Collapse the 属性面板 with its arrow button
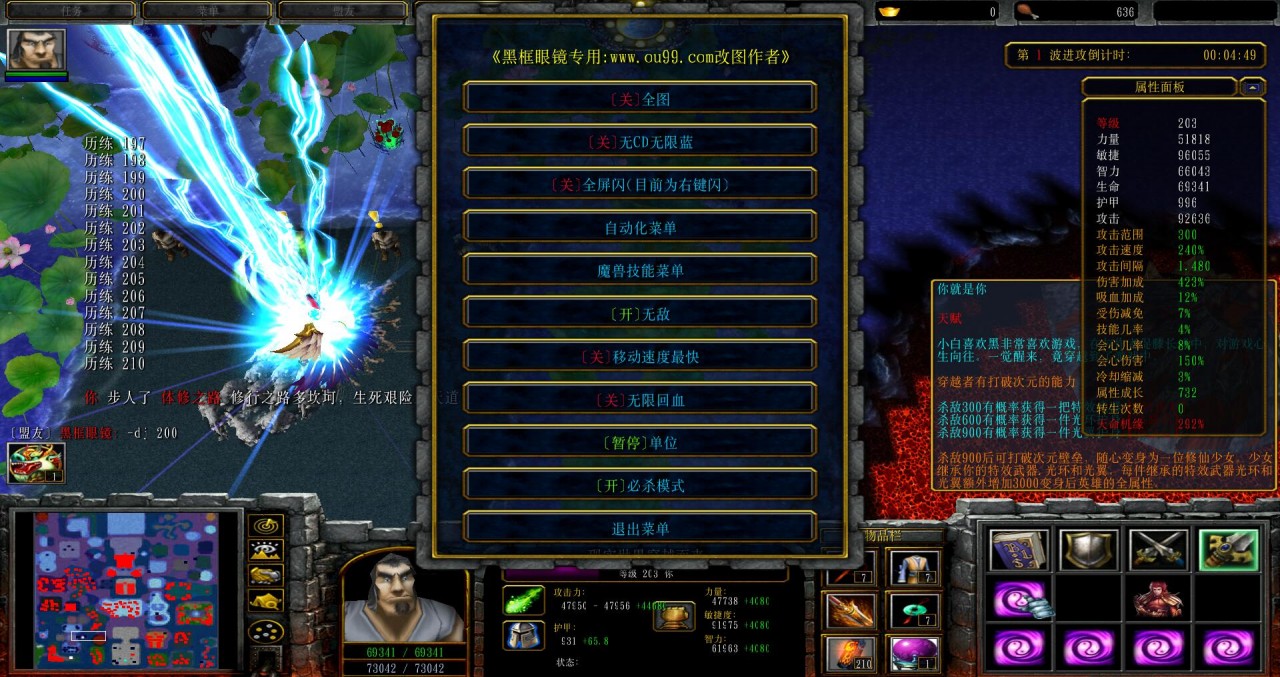Image resolution: width=1280 pixels, height=677 pixels. [x=1252, y=87]
